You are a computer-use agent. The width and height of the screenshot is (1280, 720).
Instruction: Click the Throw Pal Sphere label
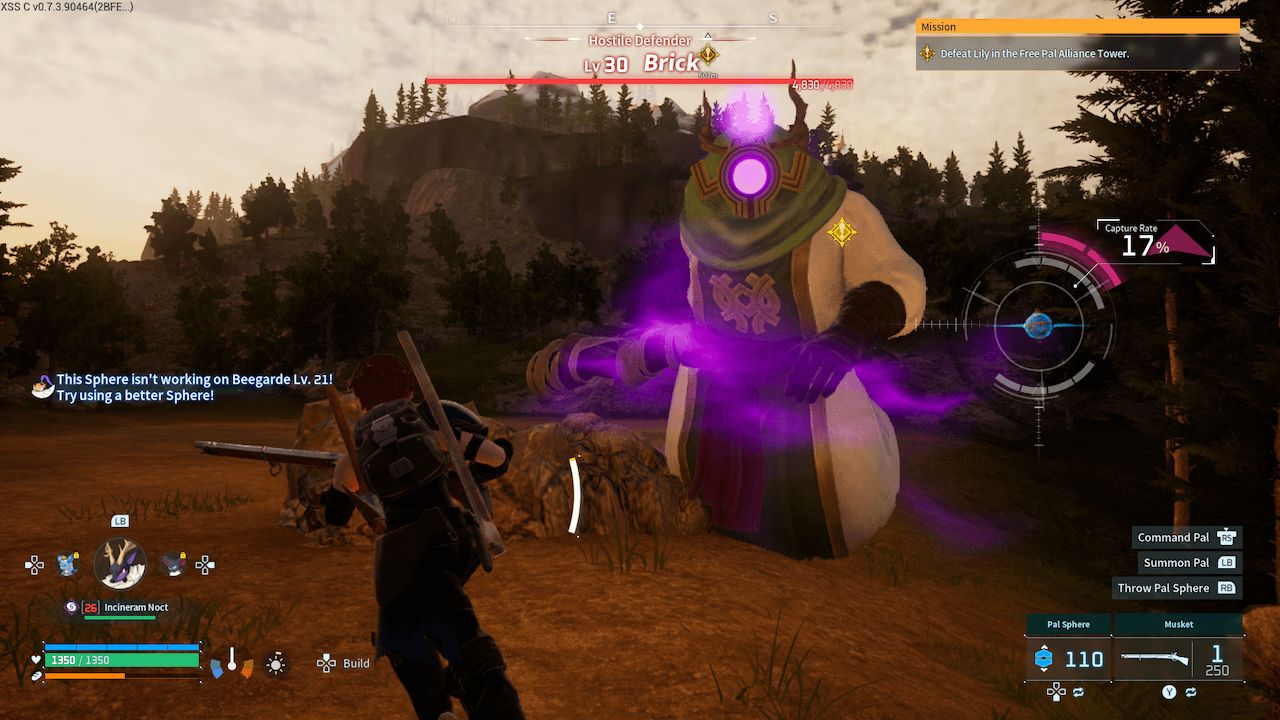(x=1163, y=588)
